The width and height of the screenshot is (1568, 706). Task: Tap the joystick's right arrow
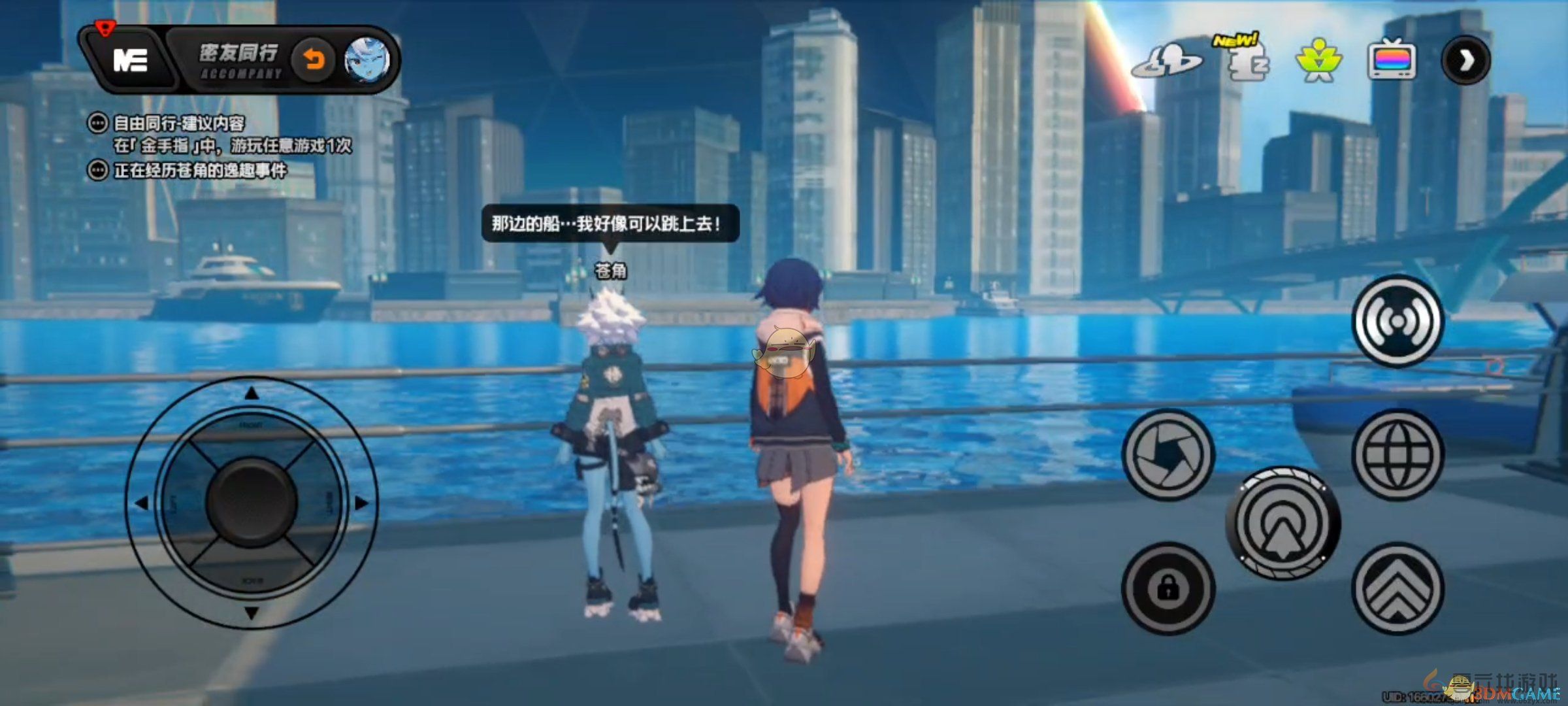pos(361,503)
